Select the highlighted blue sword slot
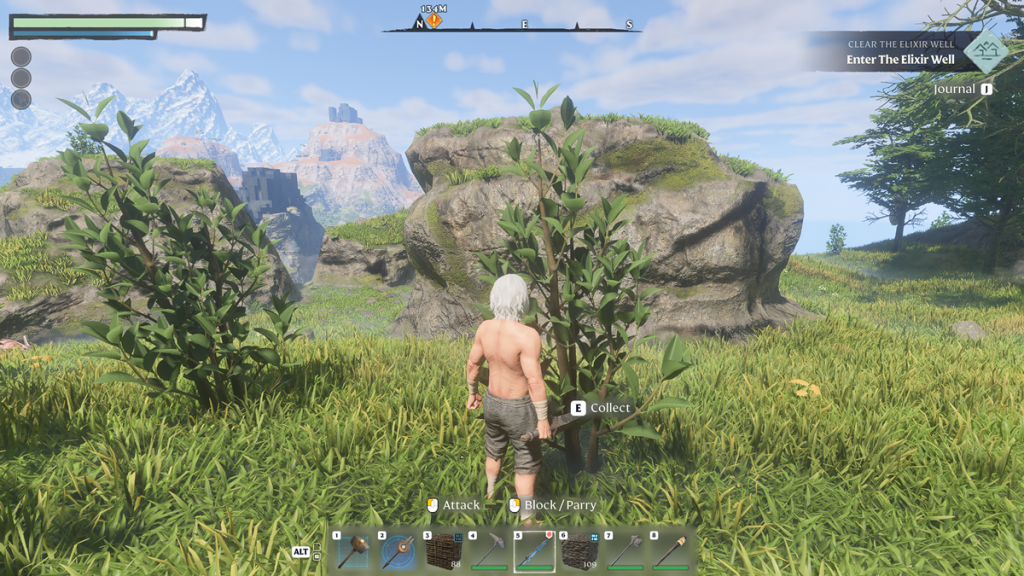Viewport: 1024px width, 576px height. tap(534, 551)
